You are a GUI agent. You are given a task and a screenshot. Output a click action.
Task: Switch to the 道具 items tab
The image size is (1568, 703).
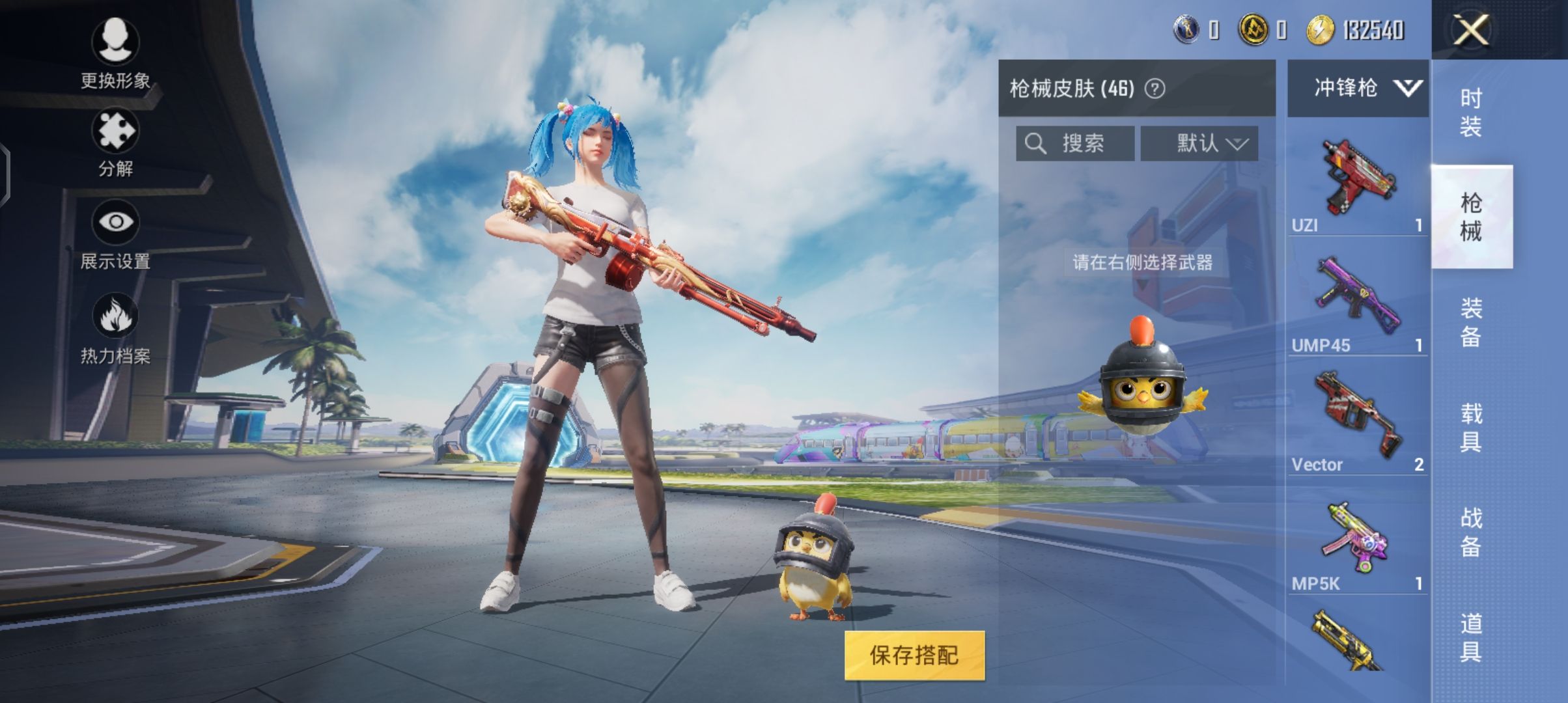(1471, 637)
